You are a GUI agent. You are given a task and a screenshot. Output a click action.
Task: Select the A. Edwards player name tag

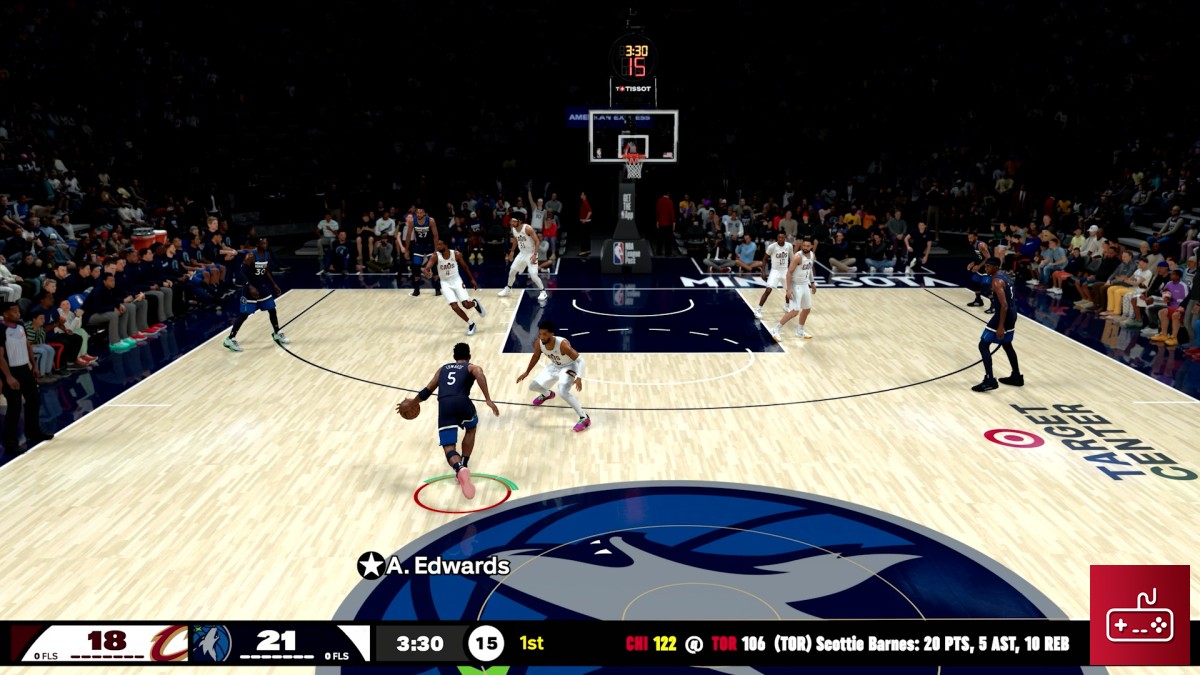click(x=434, y=566)
